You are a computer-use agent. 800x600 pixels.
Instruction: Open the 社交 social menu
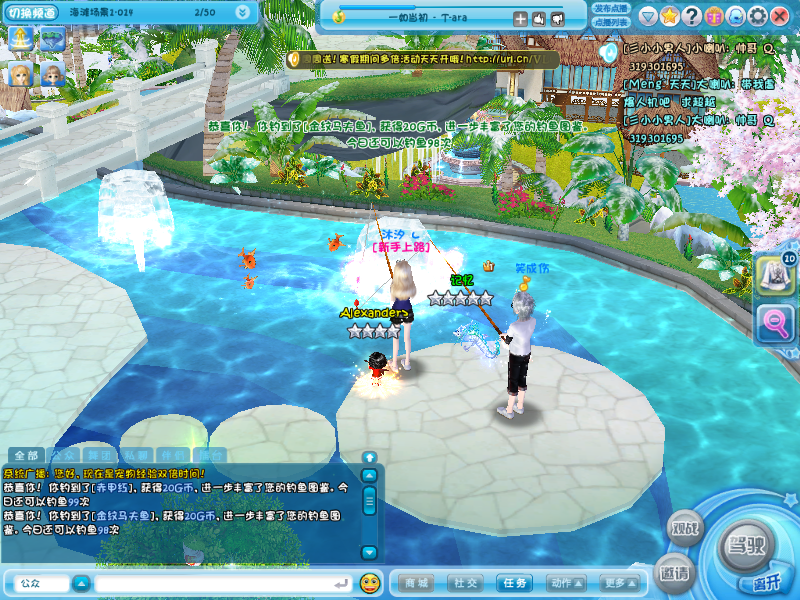click(465, 582)
